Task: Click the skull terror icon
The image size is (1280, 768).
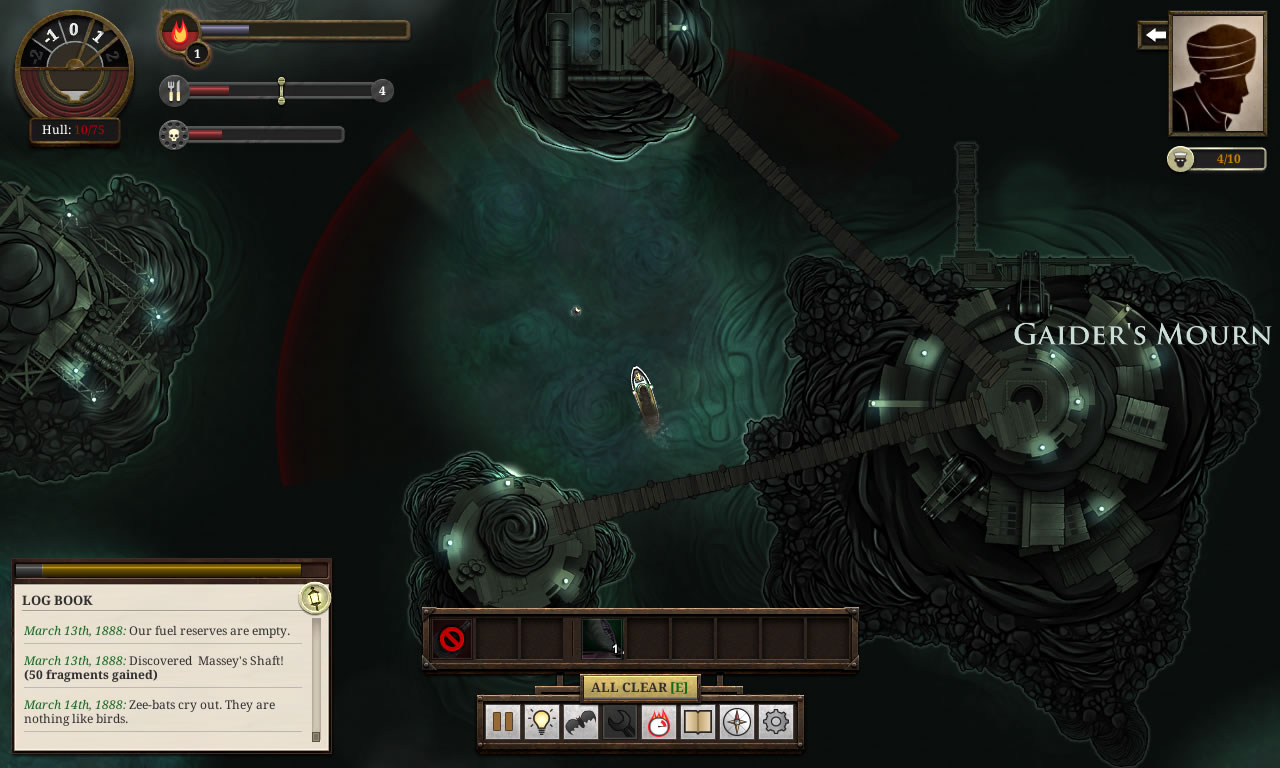Action: [174, 134]
